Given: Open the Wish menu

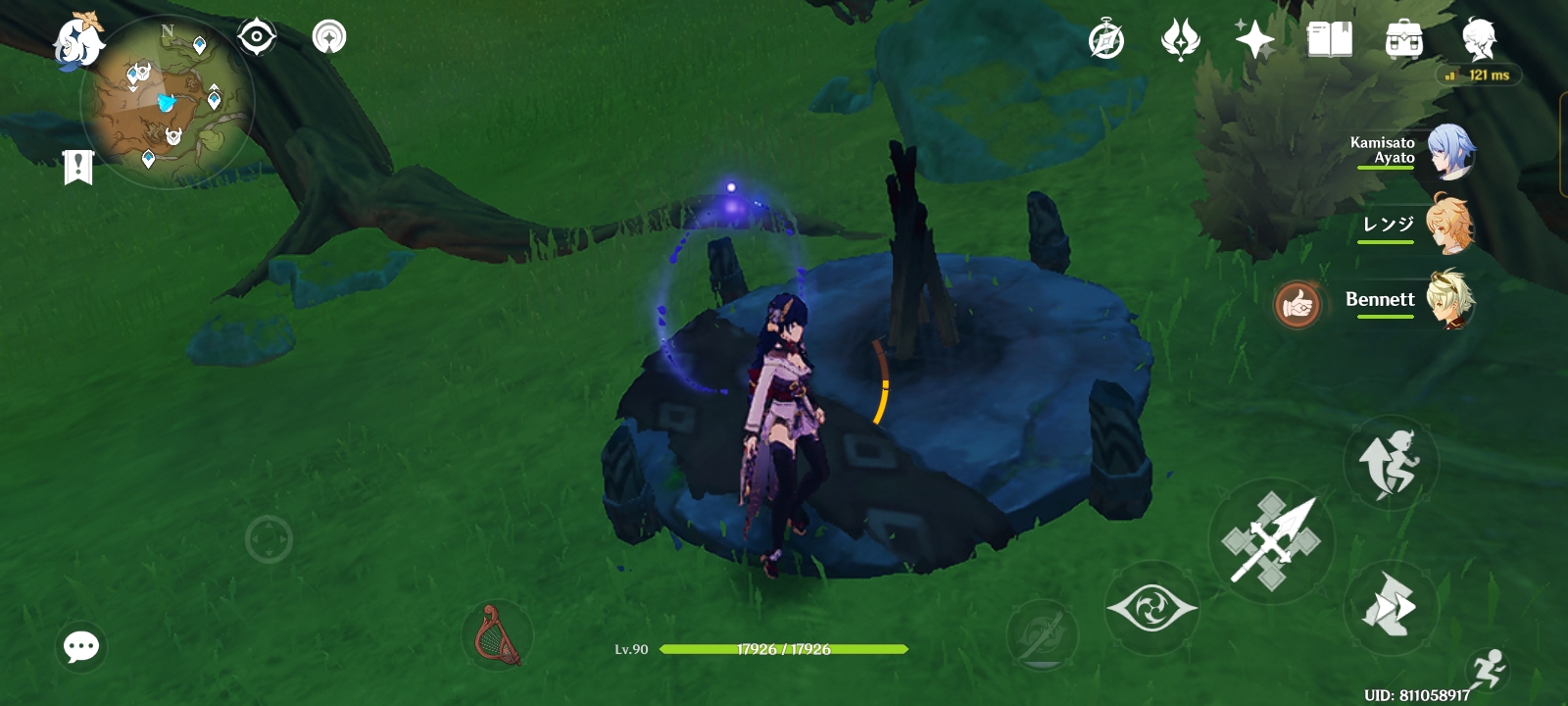Looking at the screenshot, I should (x=1257, y=39).
